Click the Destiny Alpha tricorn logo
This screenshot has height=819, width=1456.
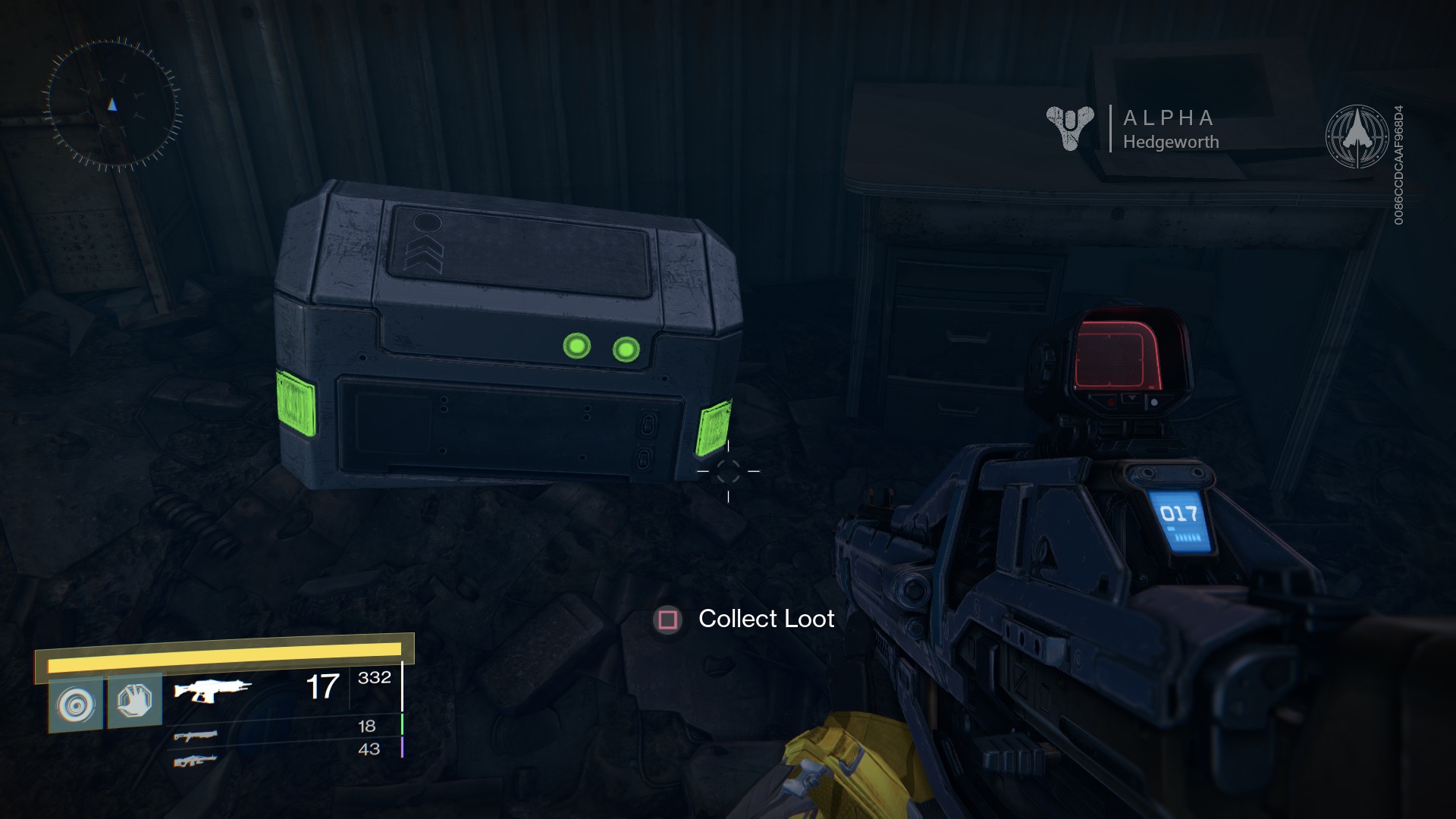(1069, 127)
